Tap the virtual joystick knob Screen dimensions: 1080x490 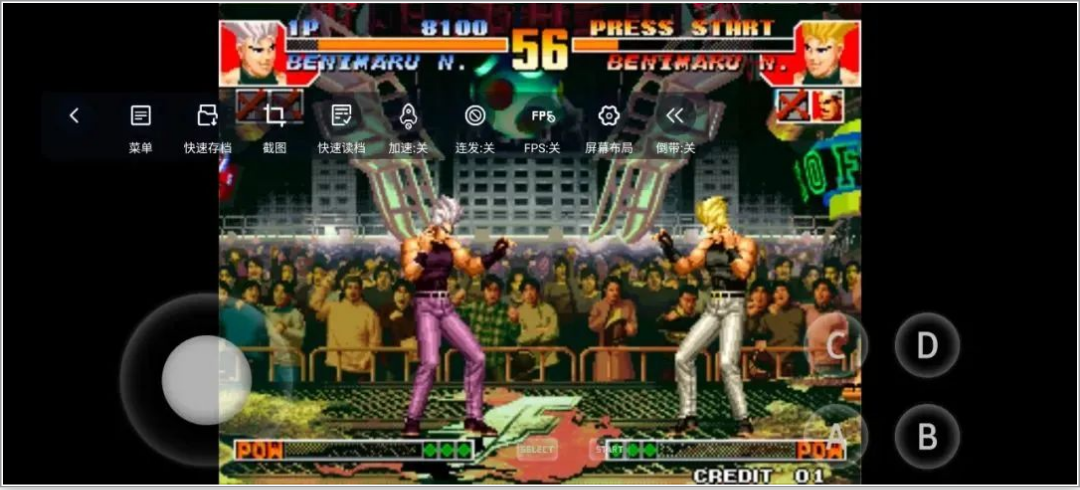pyautogui.click(x=206, y=380)
